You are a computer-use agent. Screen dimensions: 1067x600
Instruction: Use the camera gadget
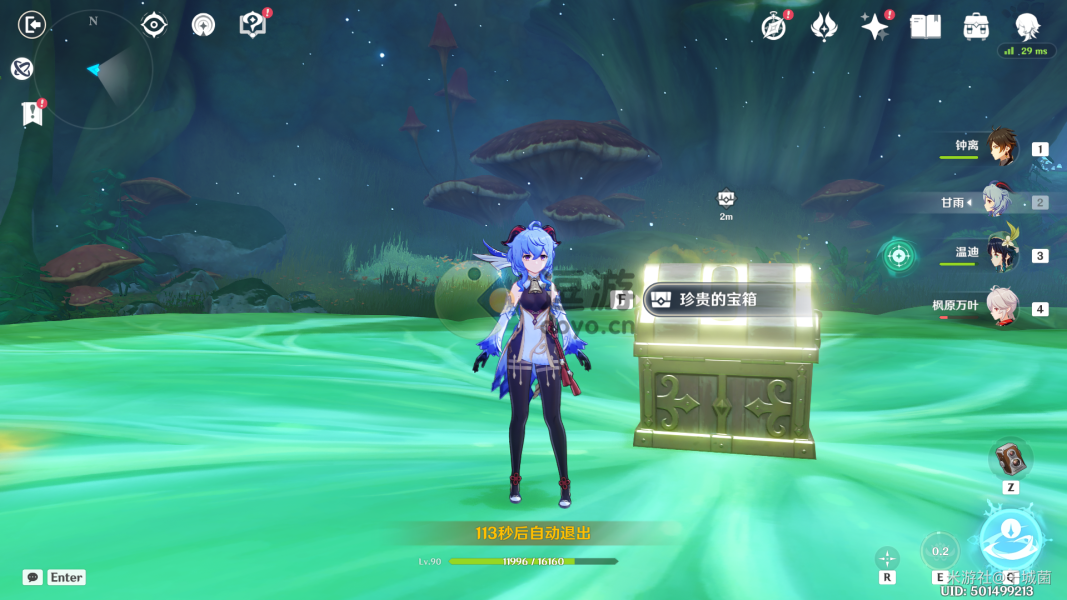tap(1010, 460)
